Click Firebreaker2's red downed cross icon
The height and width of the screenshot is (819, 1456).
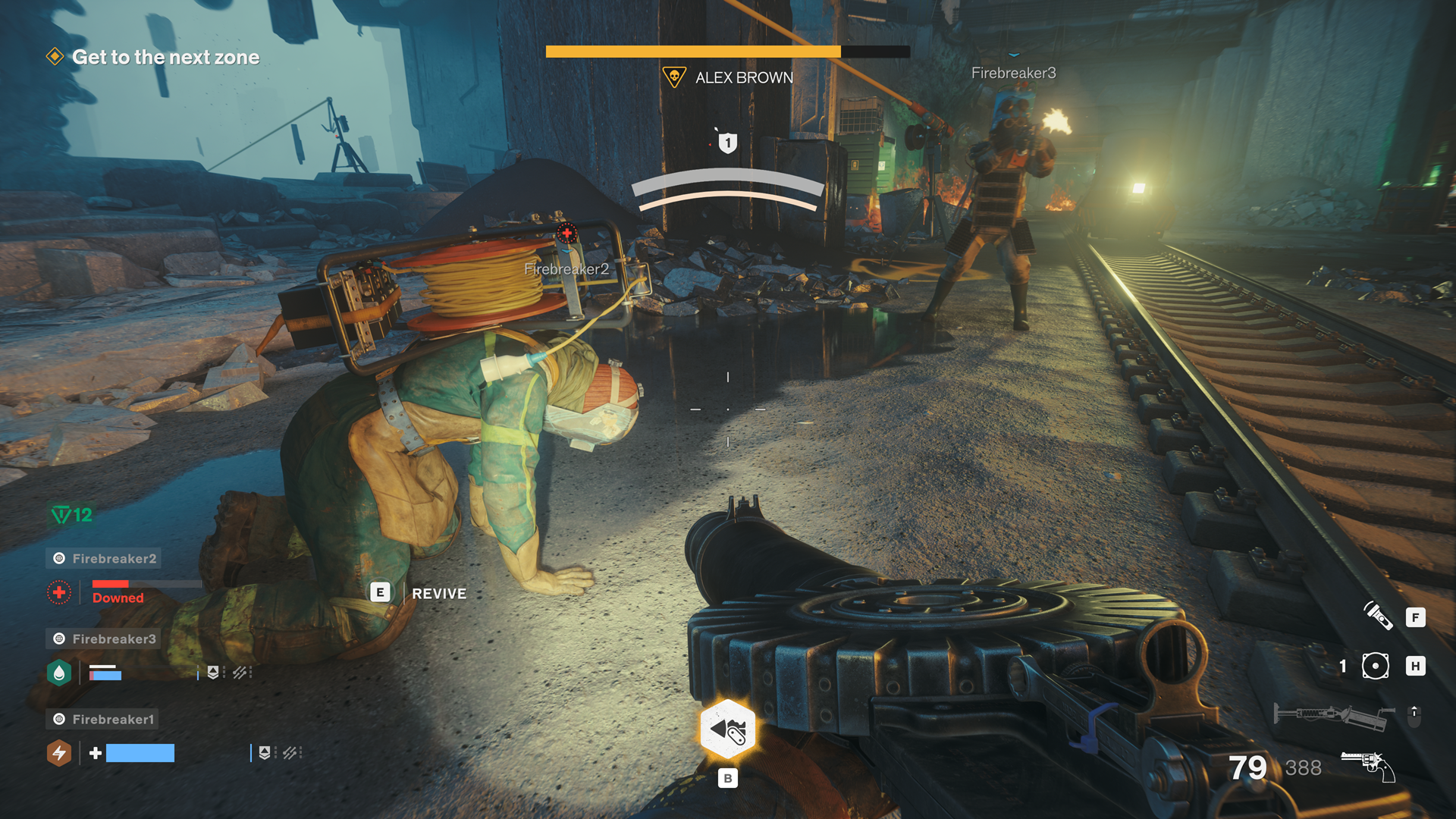coord(59,593)
